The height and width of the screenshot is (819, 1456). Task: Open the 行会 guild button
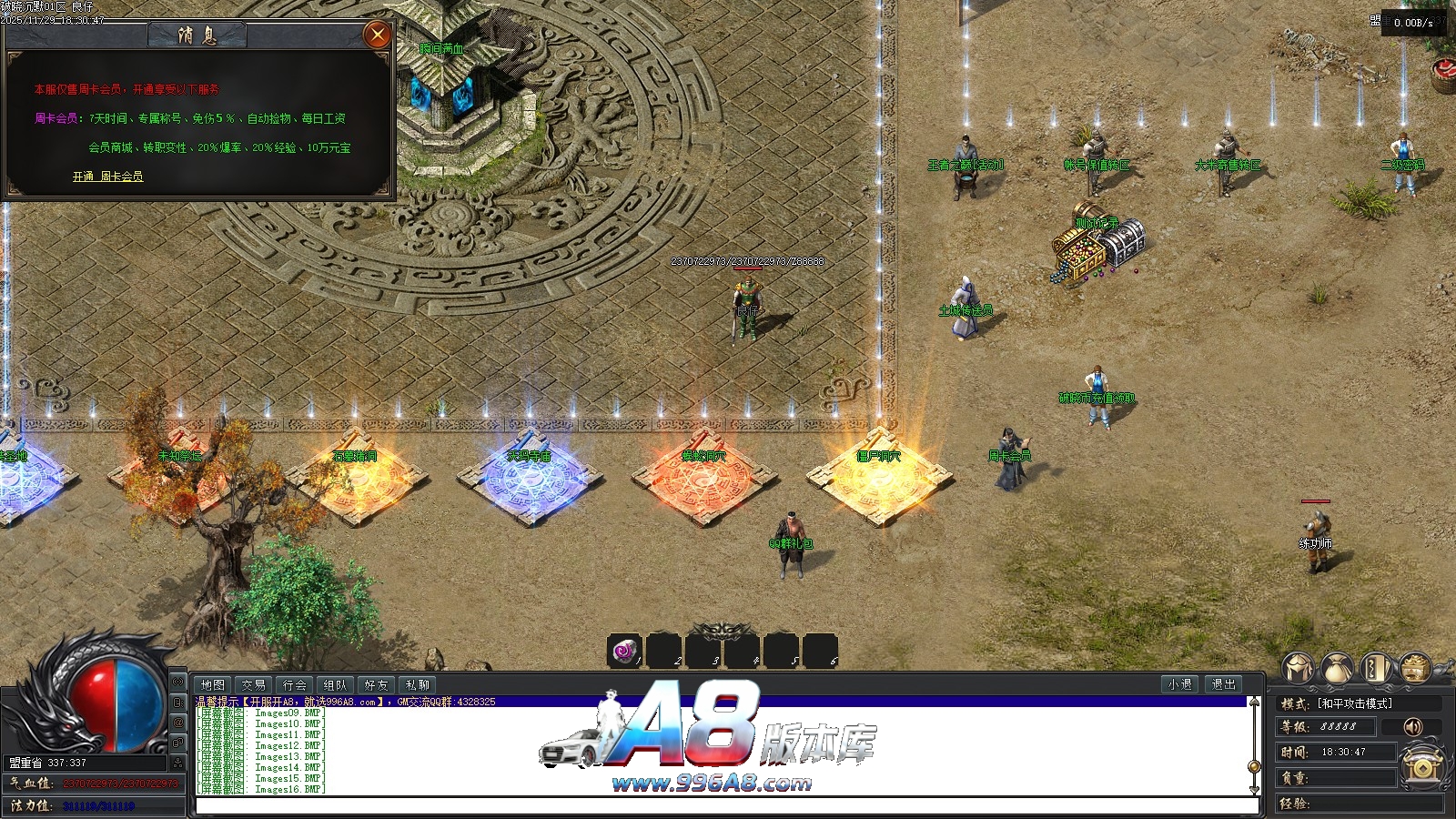[x=295, y=684]
